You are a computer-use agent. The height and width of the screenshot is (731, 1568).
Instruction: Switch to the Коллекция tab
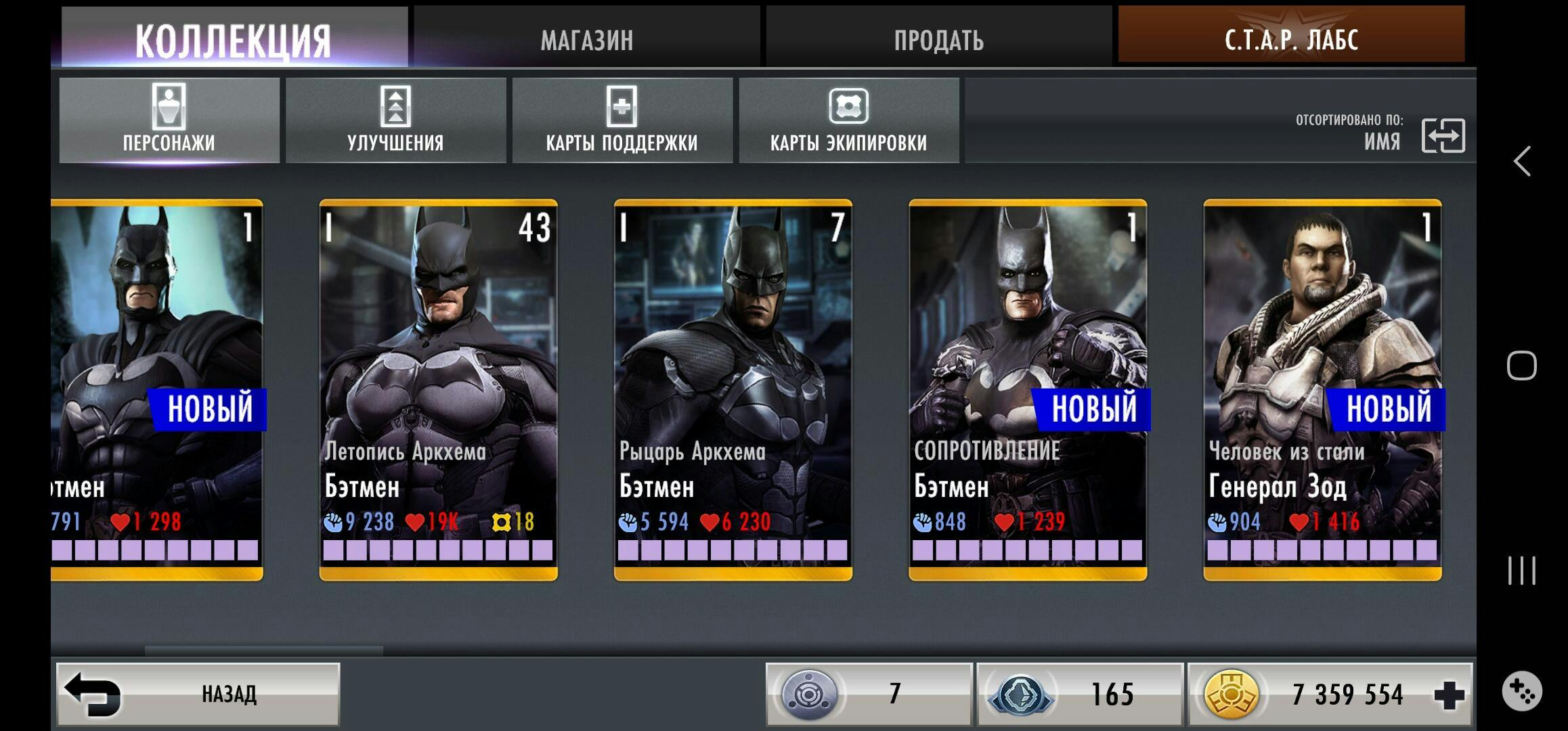[x=234, y=38]
